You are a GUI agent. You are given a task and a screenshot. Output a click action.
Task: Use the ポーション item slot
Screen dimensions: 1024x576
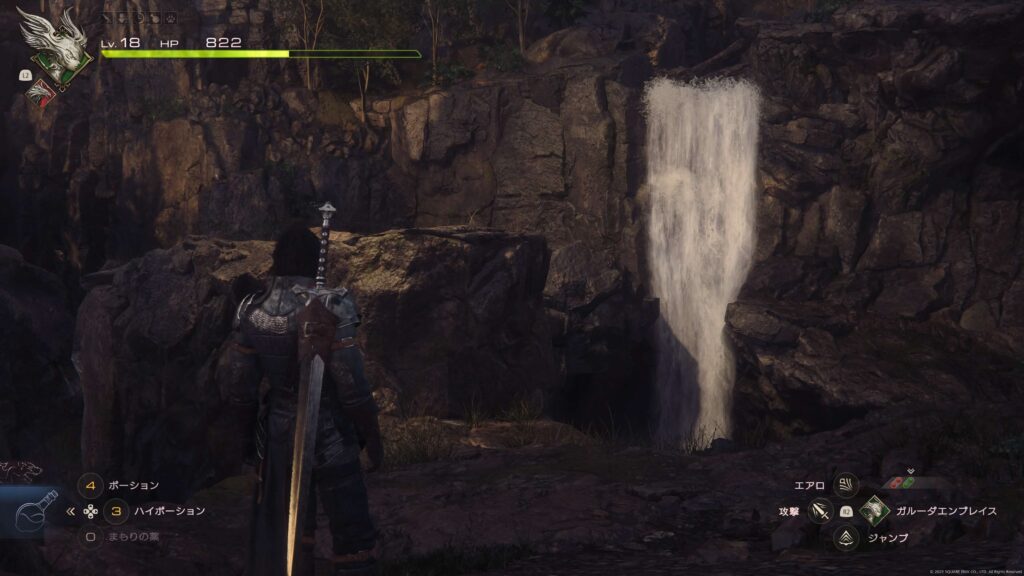tap(91, 486)
